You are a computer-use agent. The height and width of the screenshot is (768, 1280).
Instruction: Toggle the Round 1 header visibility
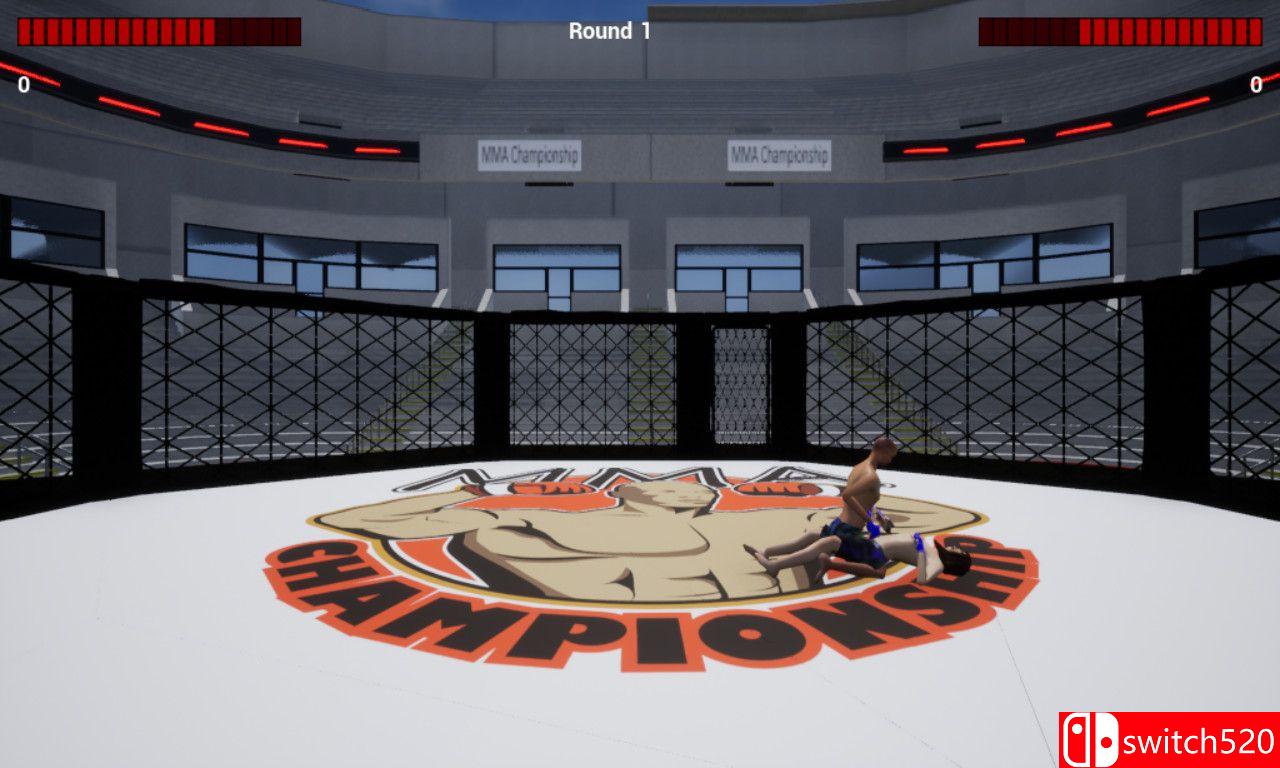click(610, 30)
